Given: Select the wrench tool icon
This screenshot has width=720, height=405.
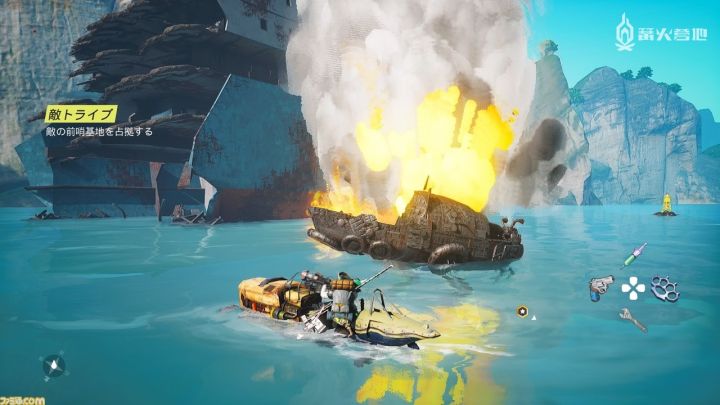Looking at the screenshot, I should (x=632, y=319).
